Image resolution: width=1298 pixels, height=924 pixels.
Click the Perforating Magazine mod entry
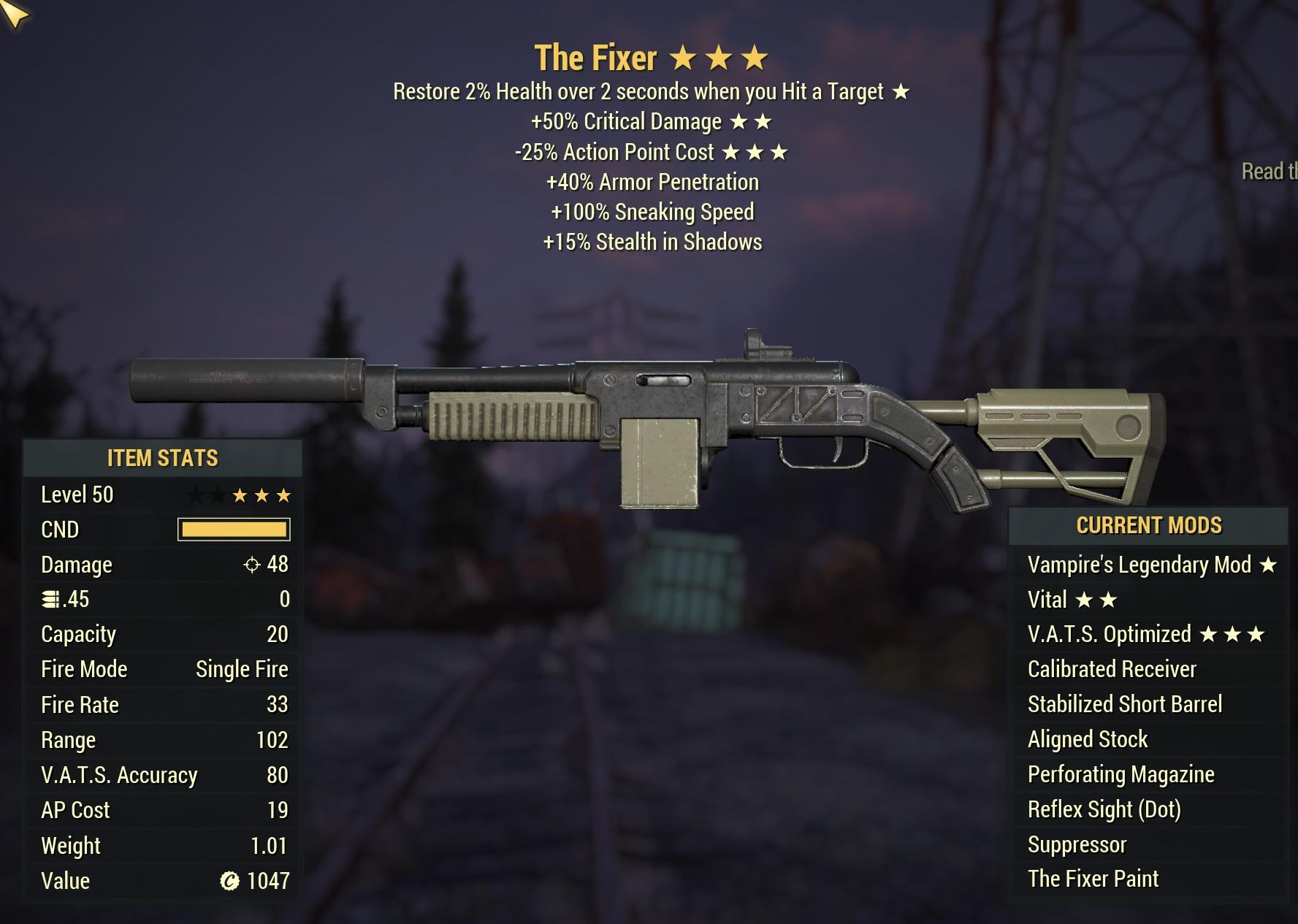tap(1123, 774)
